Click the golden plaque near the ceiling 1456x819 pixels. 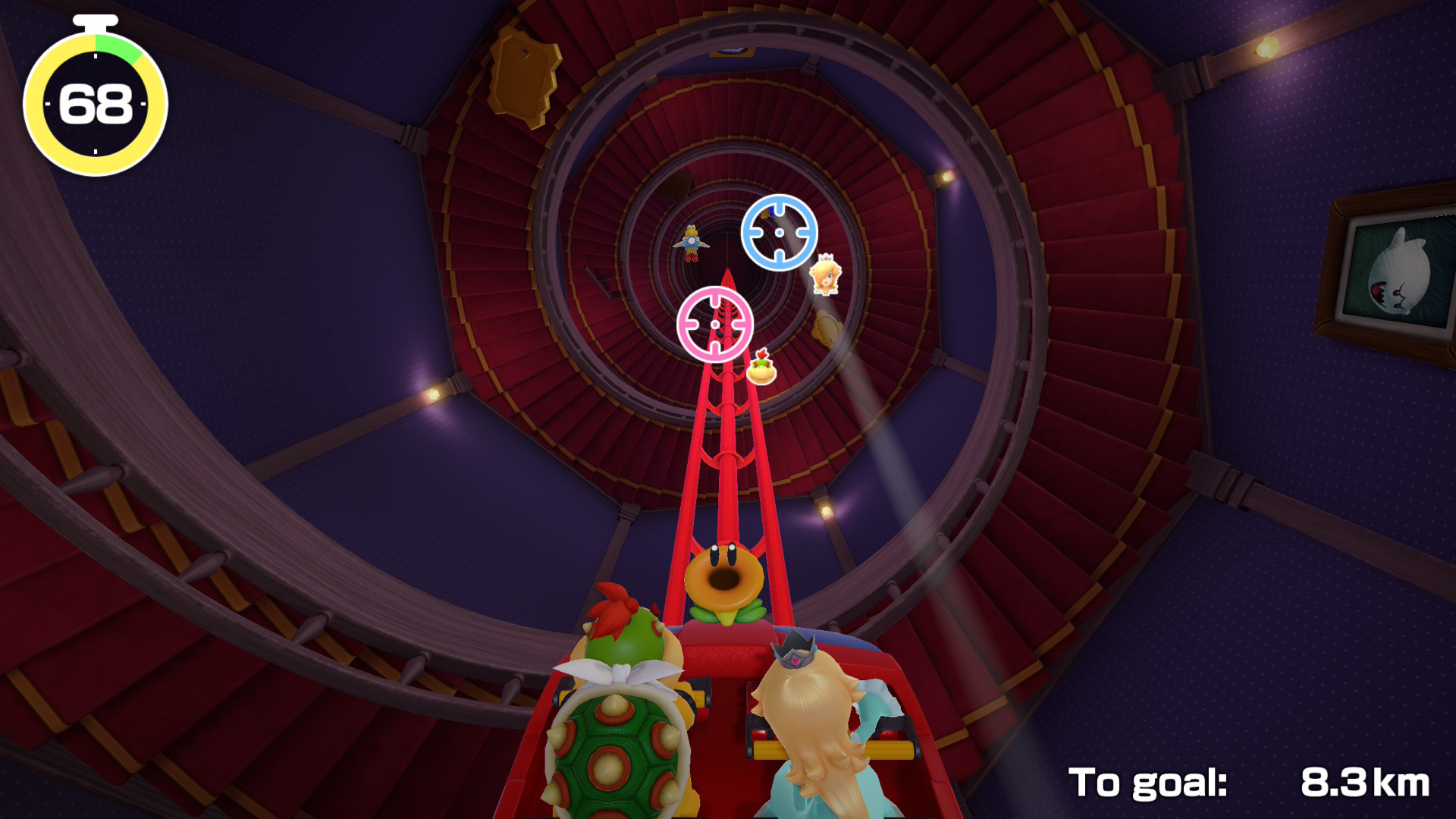click(523, 72)
